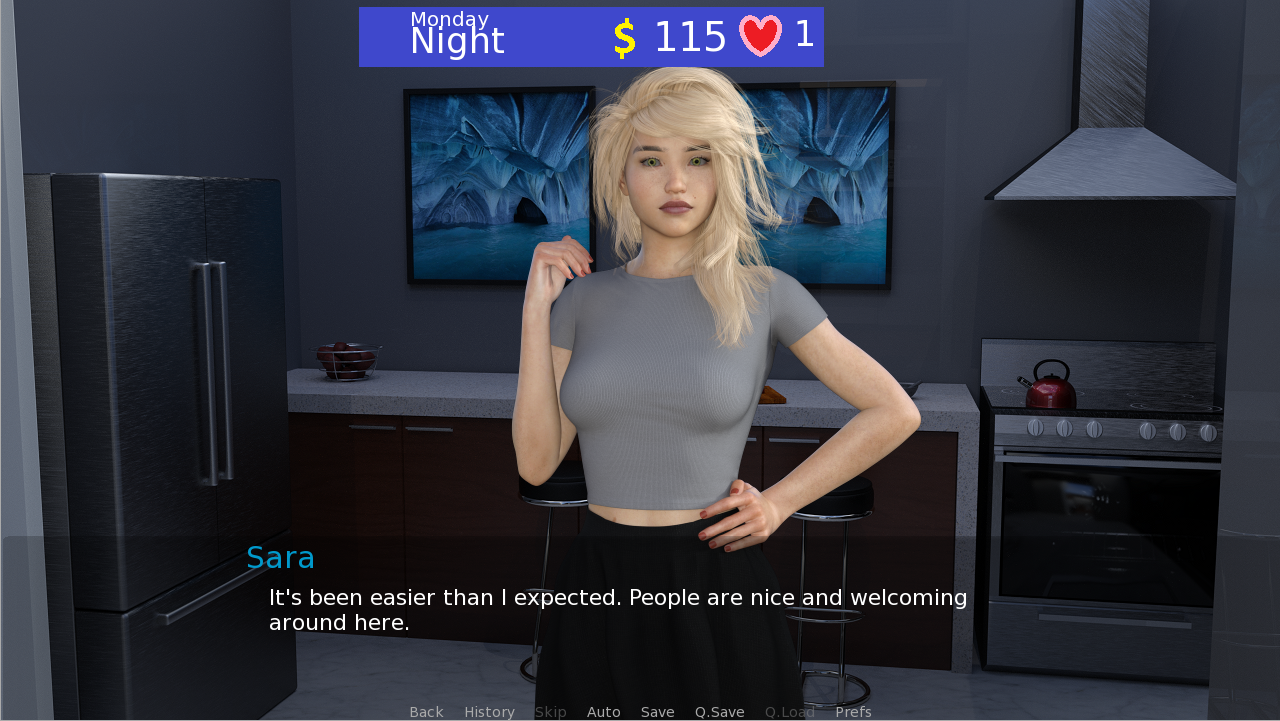Open the Save game screen

click(x=657, y=712)
